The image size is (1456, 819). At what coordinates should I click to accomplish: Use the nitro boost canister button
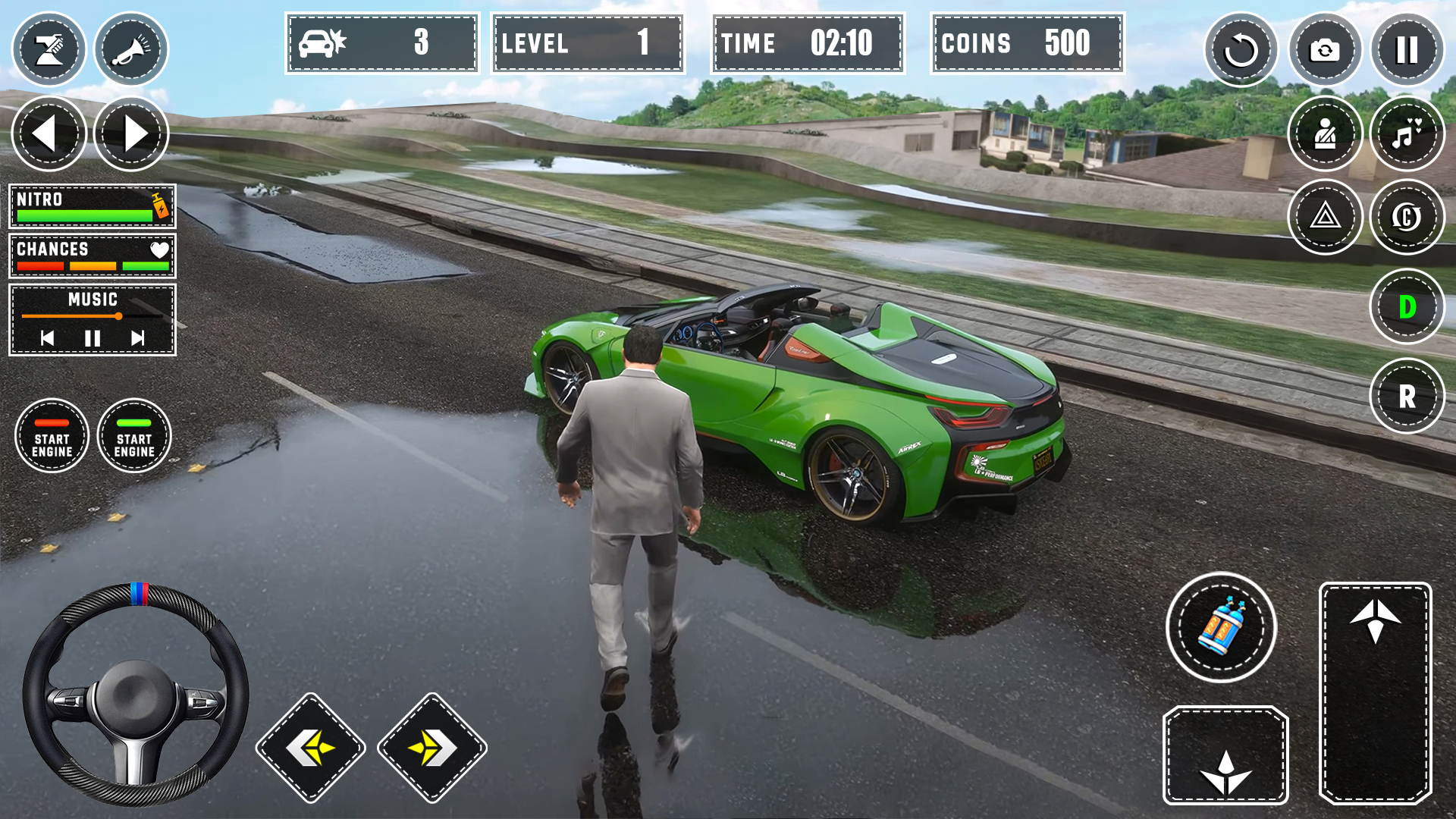click(1221, 627)
